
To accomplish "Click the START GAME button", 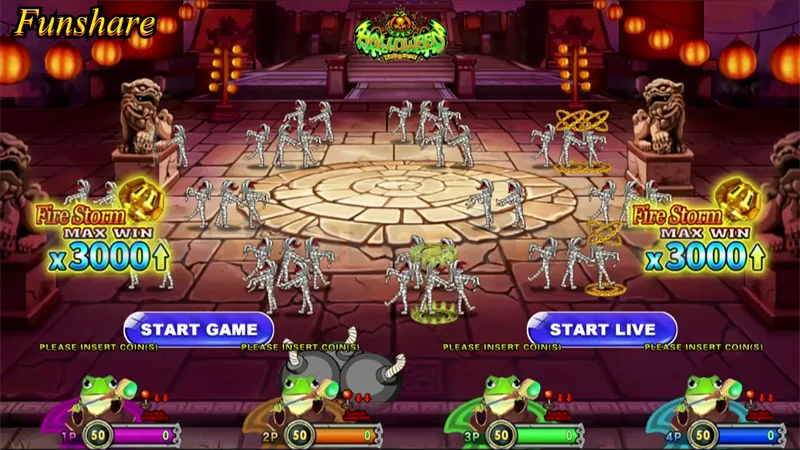I will (x=199, y=328).
